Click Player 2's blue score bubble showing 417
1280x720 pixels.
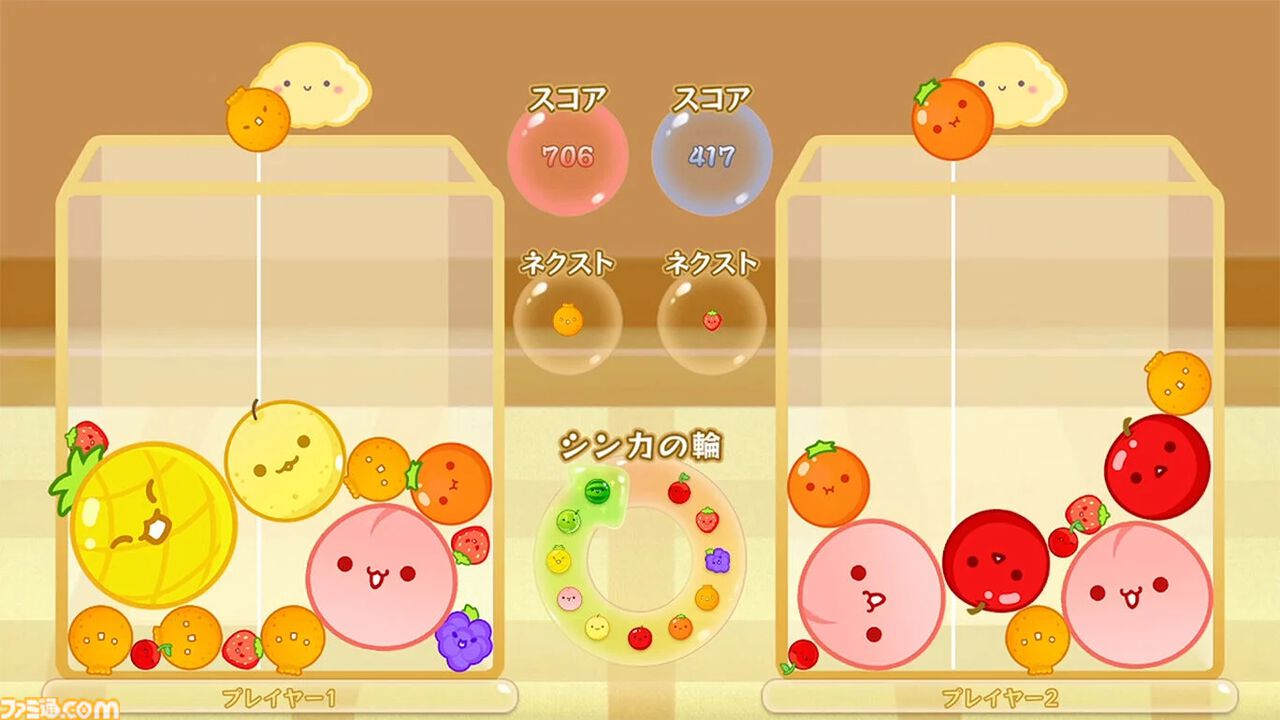[710, 155]
